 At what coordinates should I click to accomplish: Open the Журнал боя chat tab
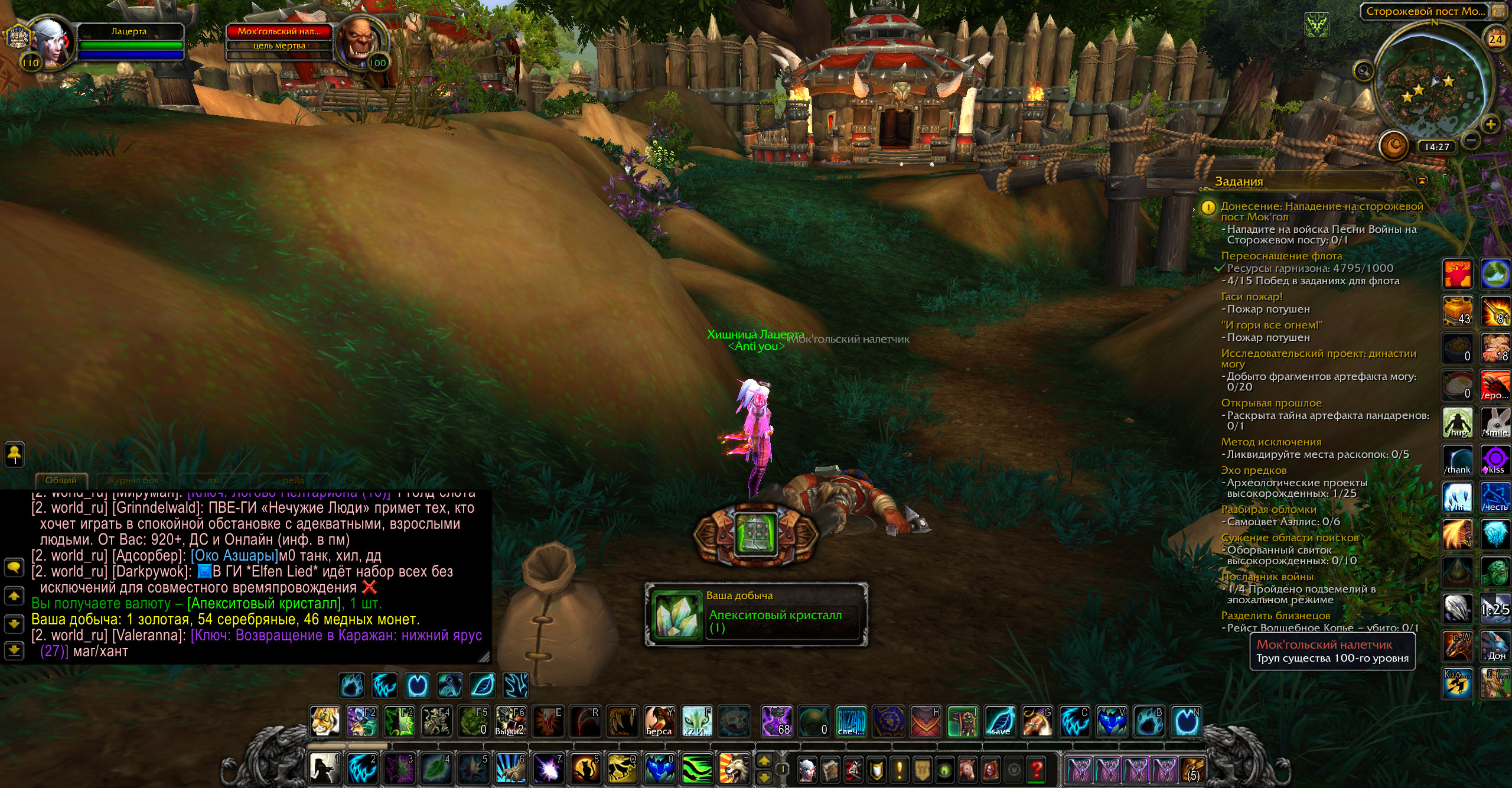(x=132, y=480)
